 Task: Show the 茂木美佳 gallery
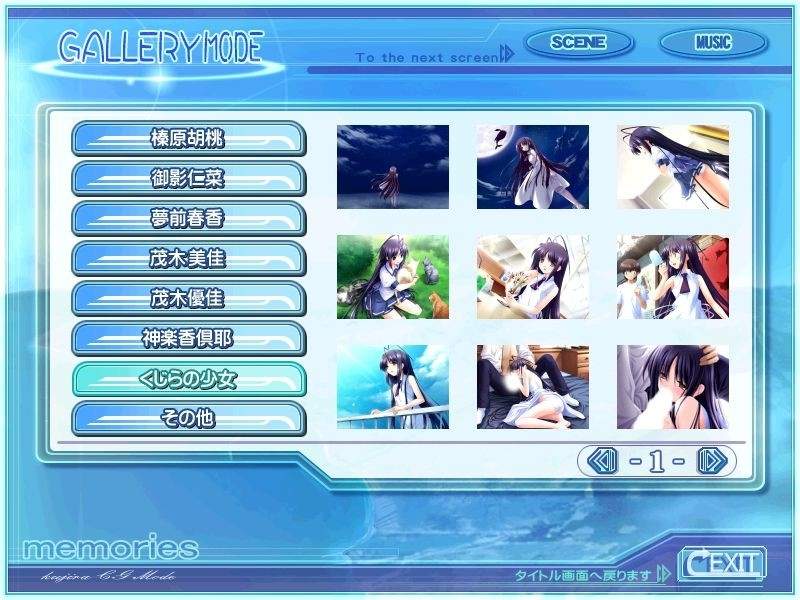(188, 258)
